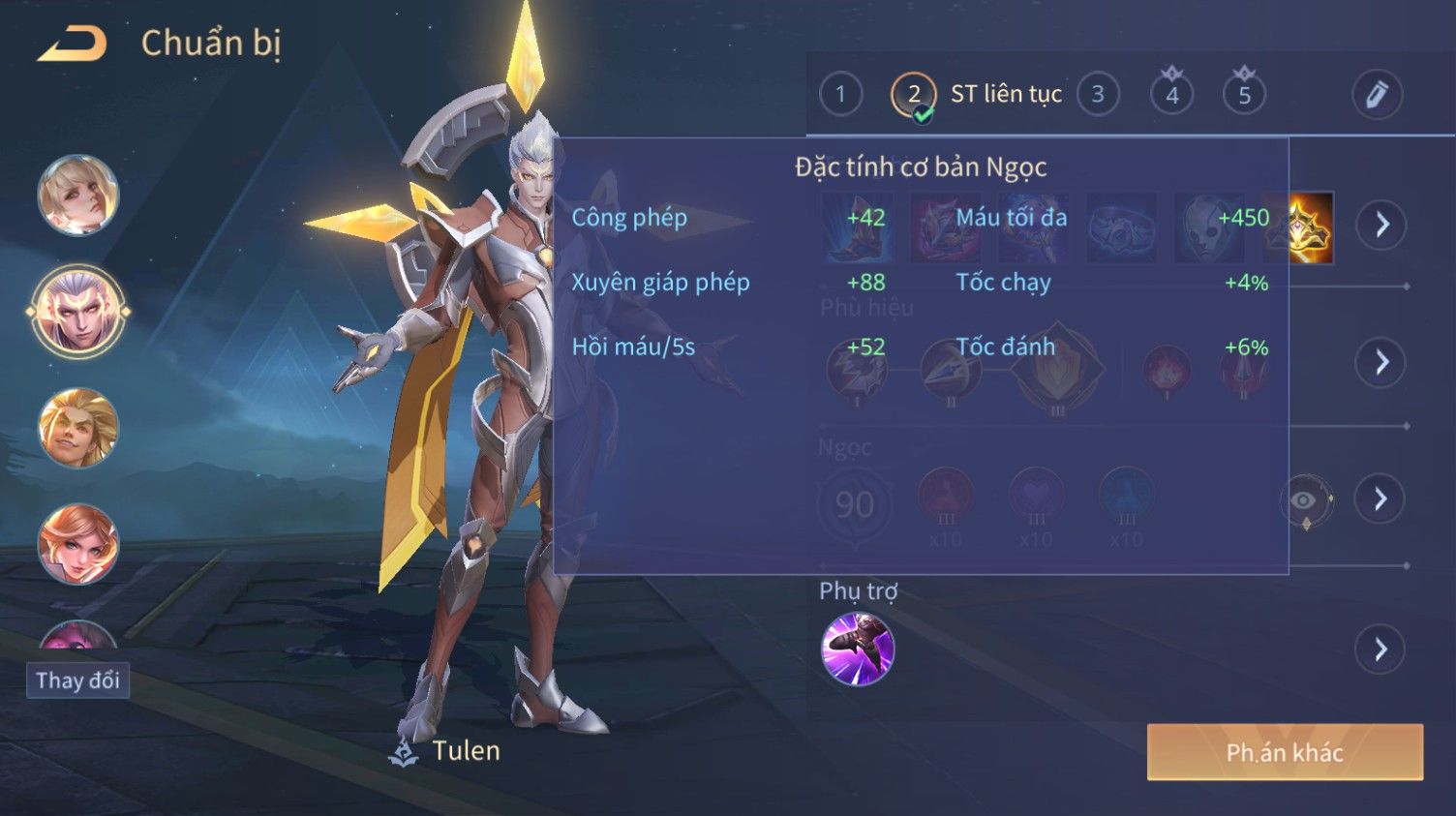Toggle the Ngọc eye stats icon

point(1305,500)
